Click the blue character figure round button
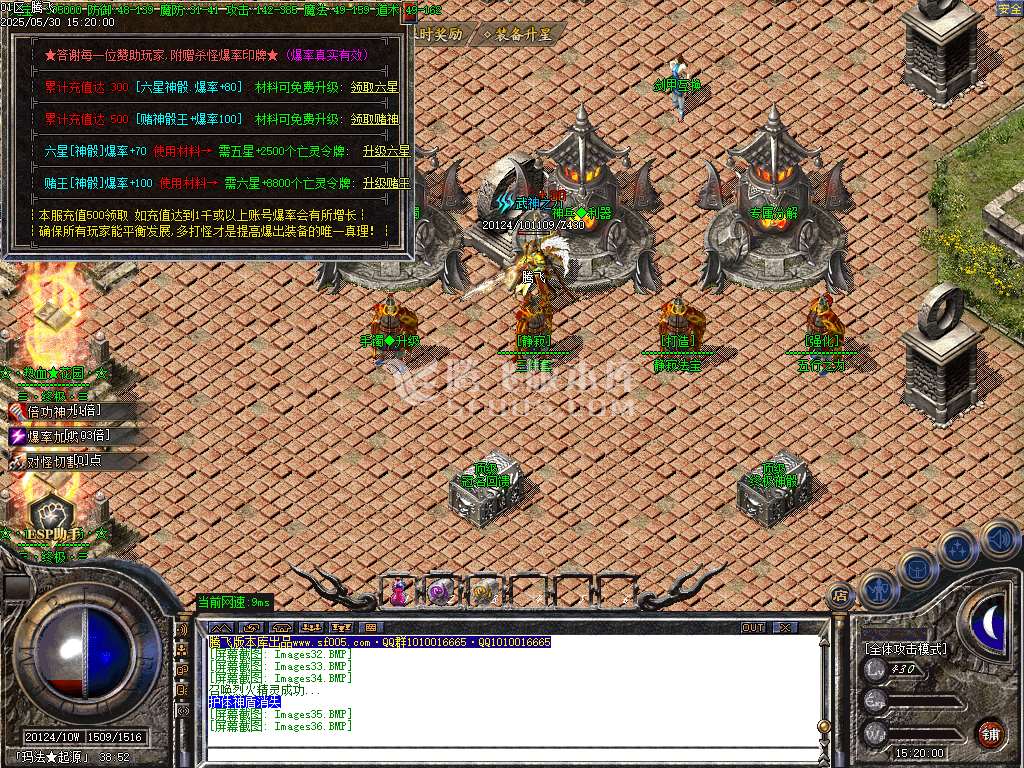Image resolution: width=1024 pixels, height=768 pixels. click(878, 590)
